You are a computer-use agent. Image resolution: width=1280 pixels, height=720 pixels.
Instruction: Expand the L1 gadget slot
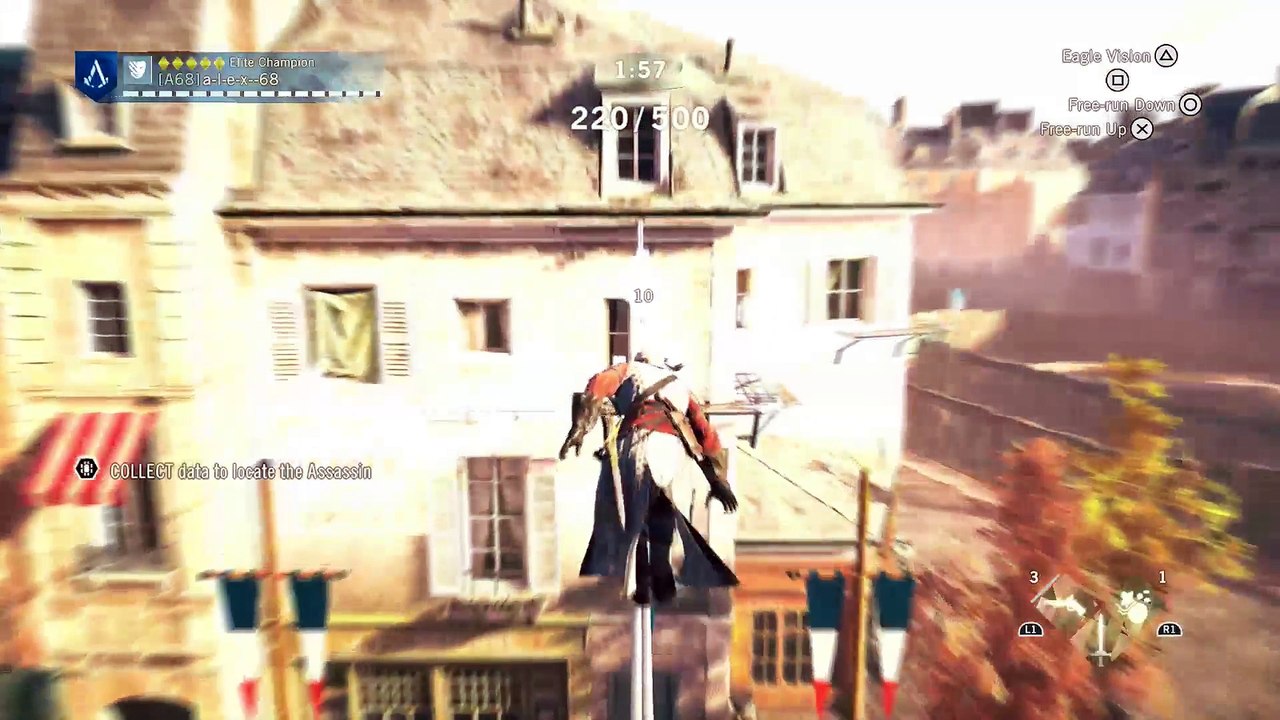pyautogui.click(x=1031, y=629)
